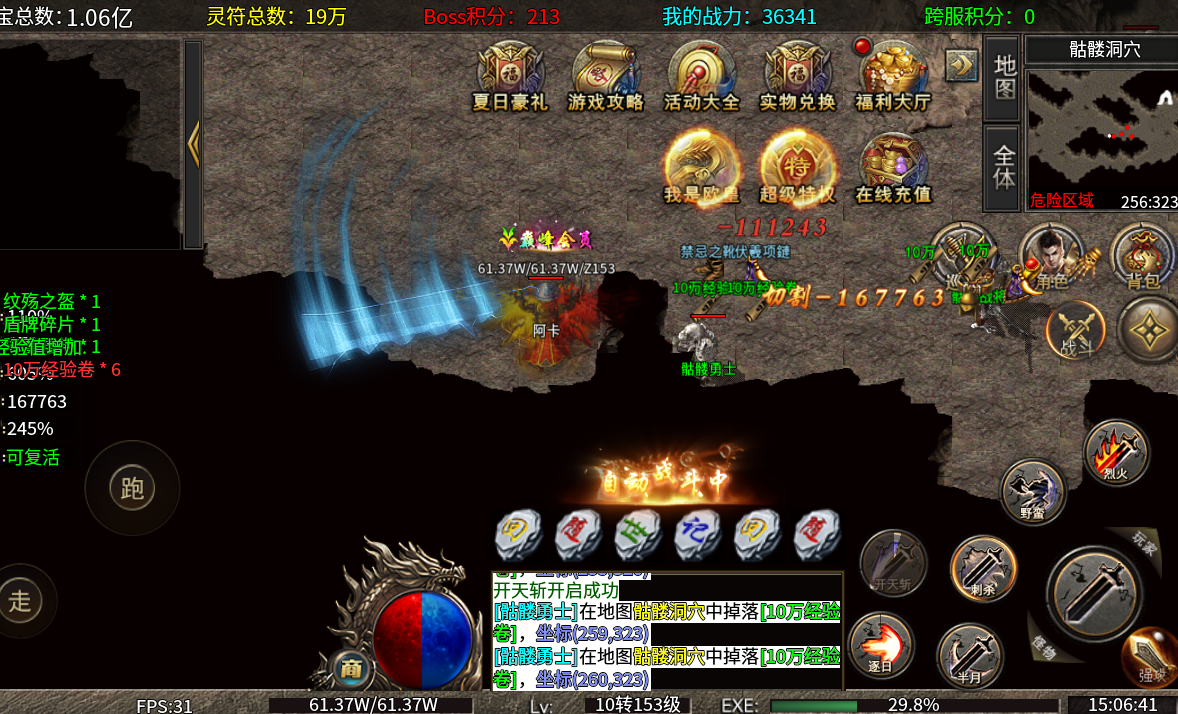Use the green 传 teleport stone
This screenshot has width=1178, height=714.
tap(638, 536)
